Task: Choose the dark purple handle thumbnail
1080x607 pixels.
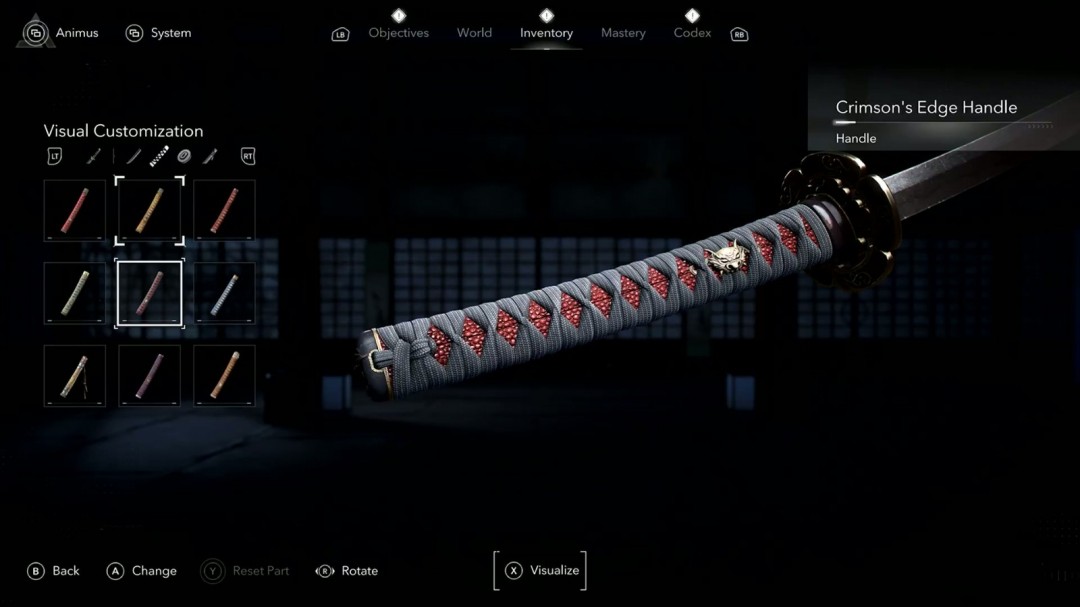Action: coord(150,375)
